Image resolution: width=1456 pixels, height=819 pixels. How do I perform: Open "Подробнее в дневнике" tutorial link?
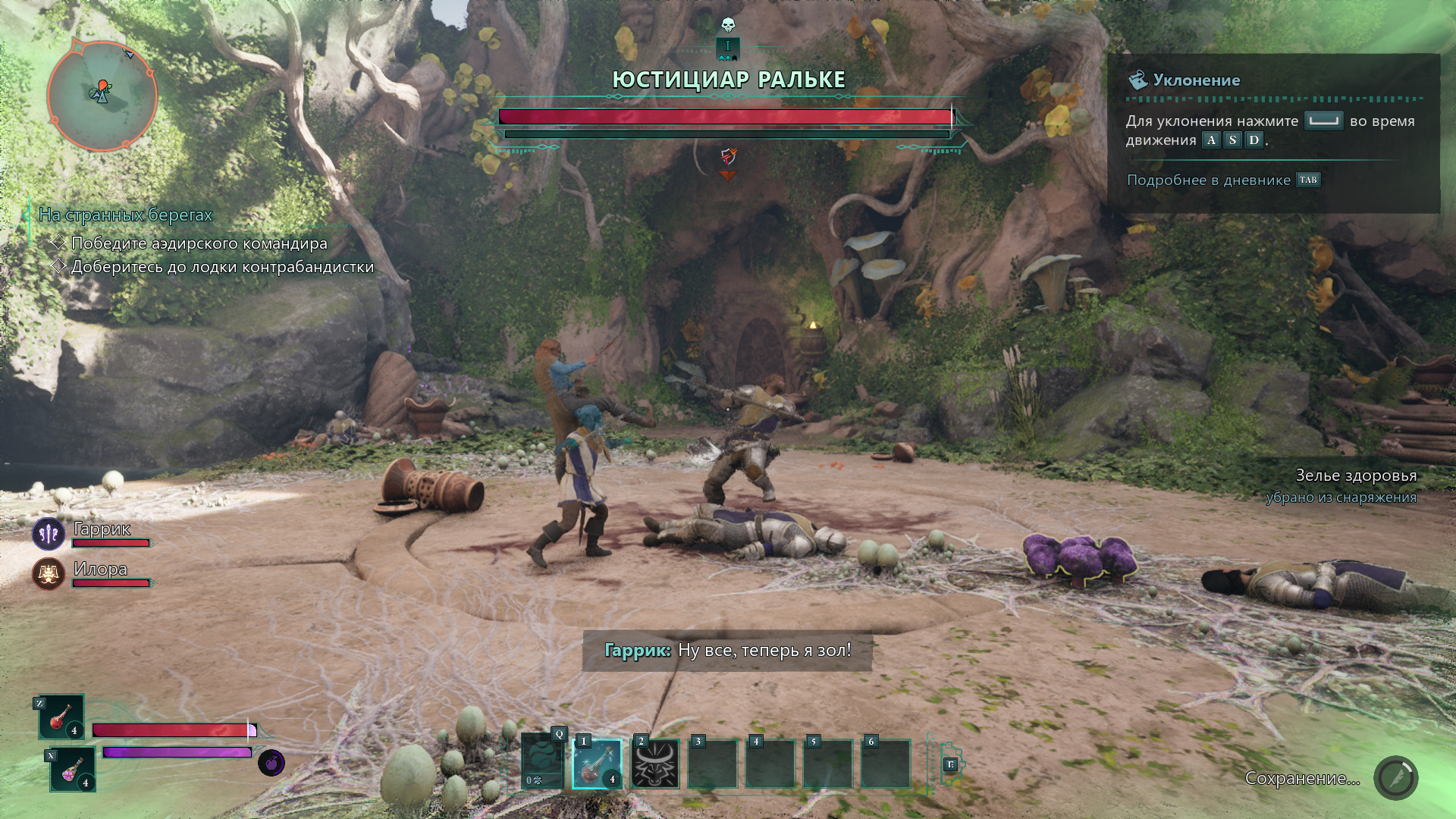click(x=1208, y=180)
